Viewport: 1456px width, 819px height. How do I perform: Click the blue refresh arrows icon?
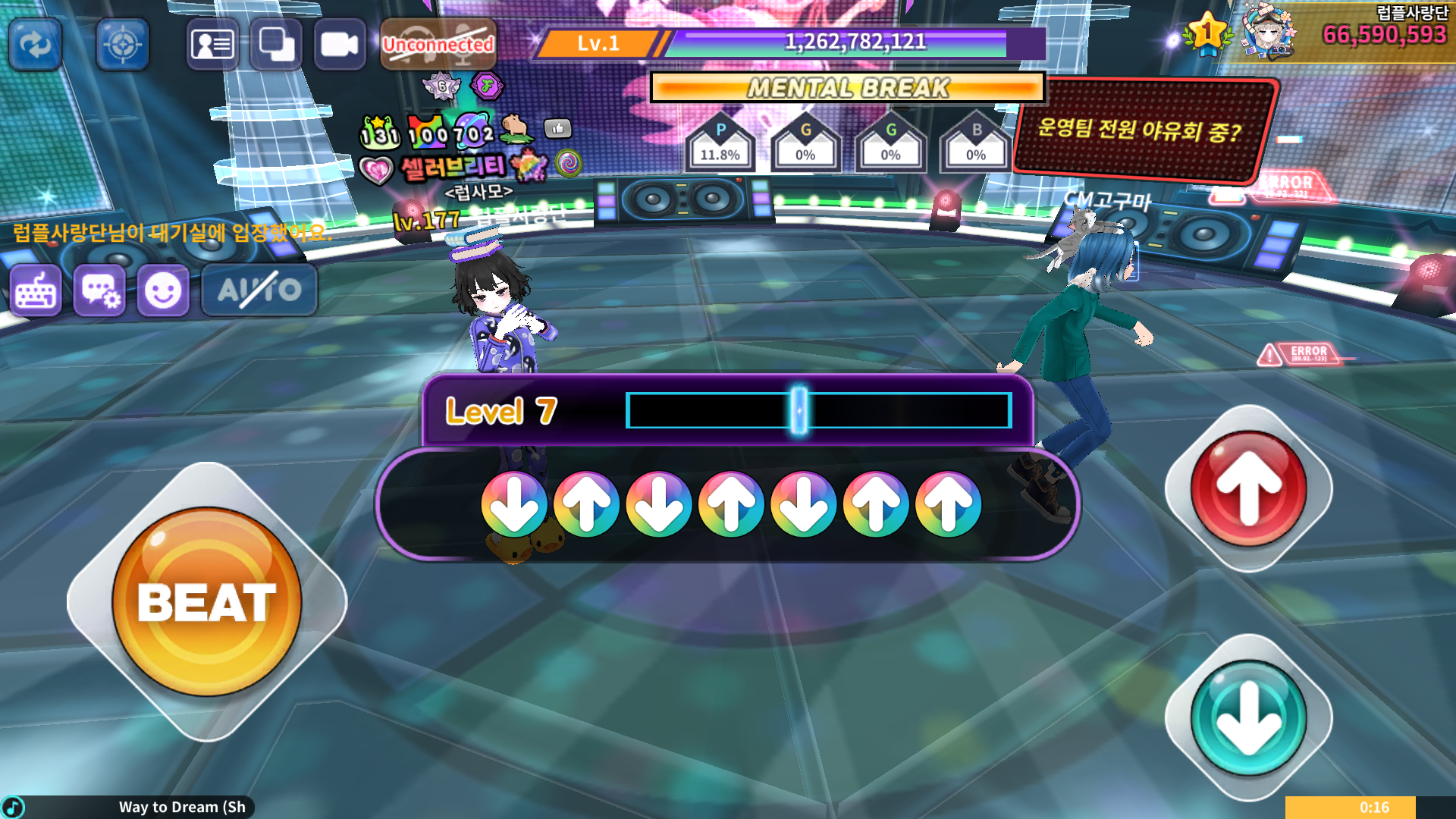point(35,45)
